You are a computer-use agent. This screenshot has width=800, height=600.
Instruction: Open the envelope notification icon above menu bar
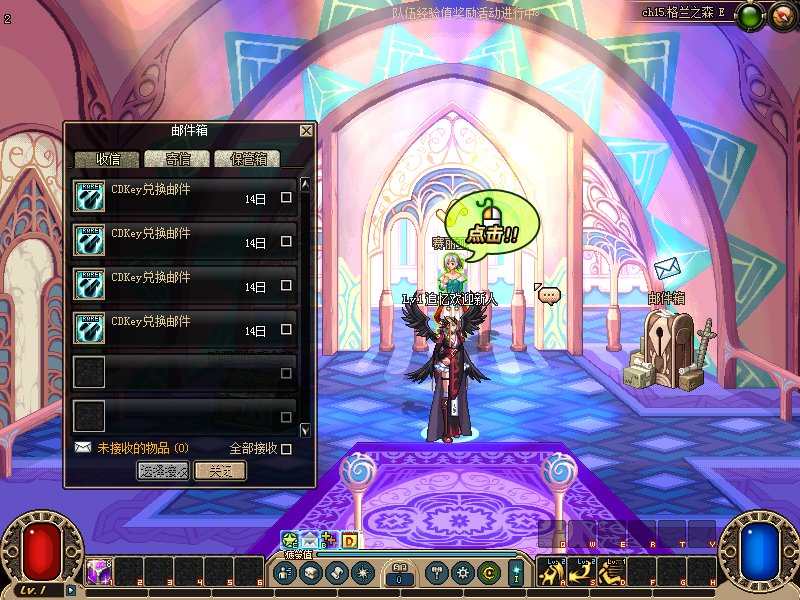(310, 541)
